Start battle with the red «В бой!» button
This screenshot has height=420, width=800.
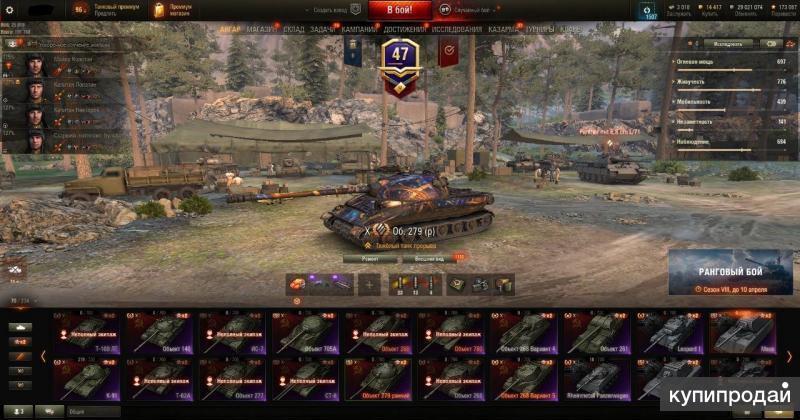400,10
